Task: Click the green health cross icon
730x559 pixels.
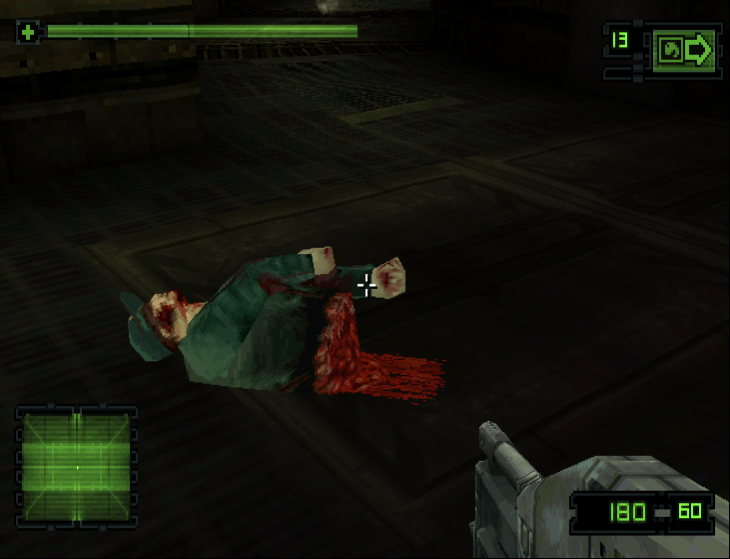Action: point(28,32)
